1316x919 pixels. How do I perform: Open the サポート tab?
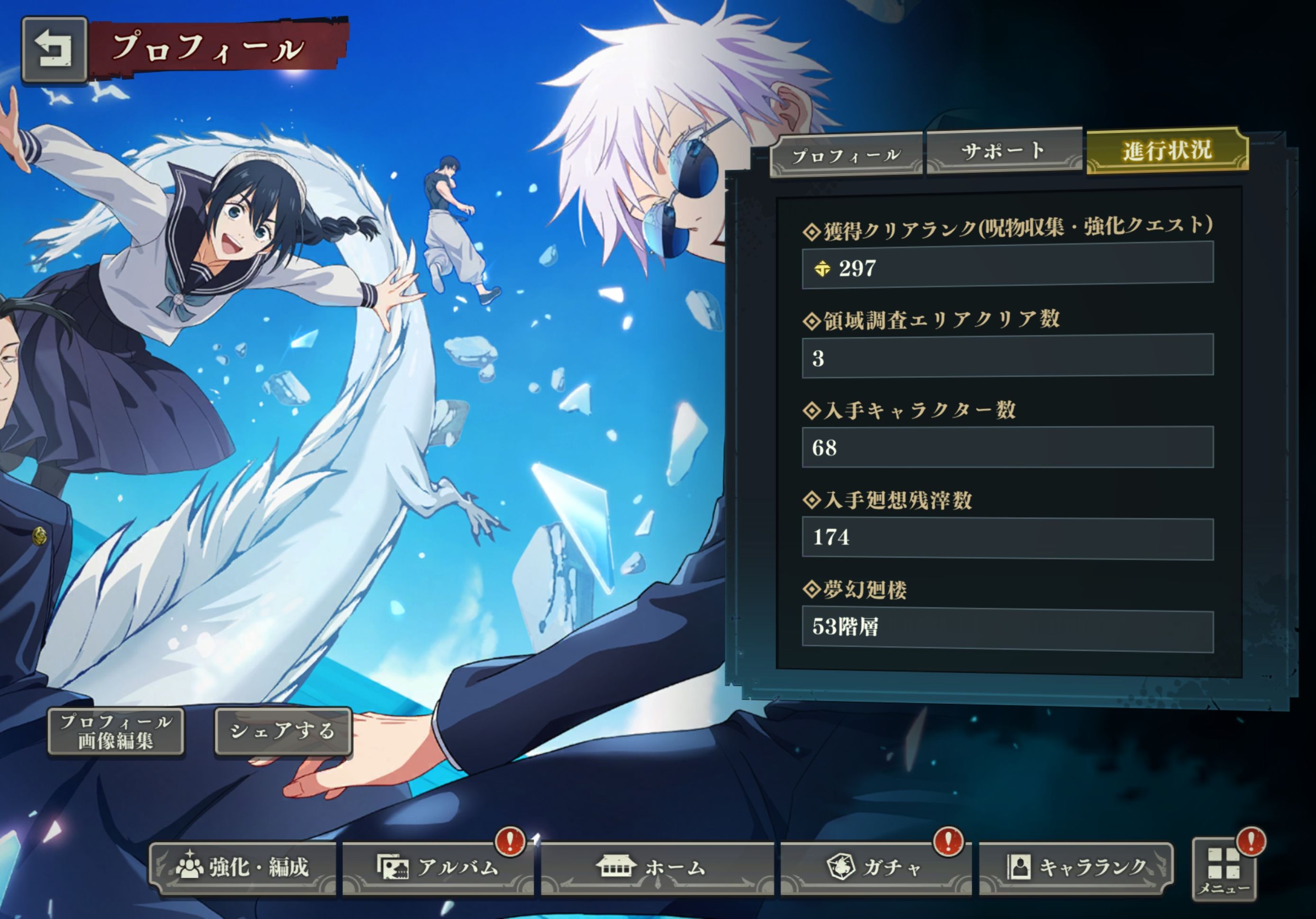(x=1004, y=152)
